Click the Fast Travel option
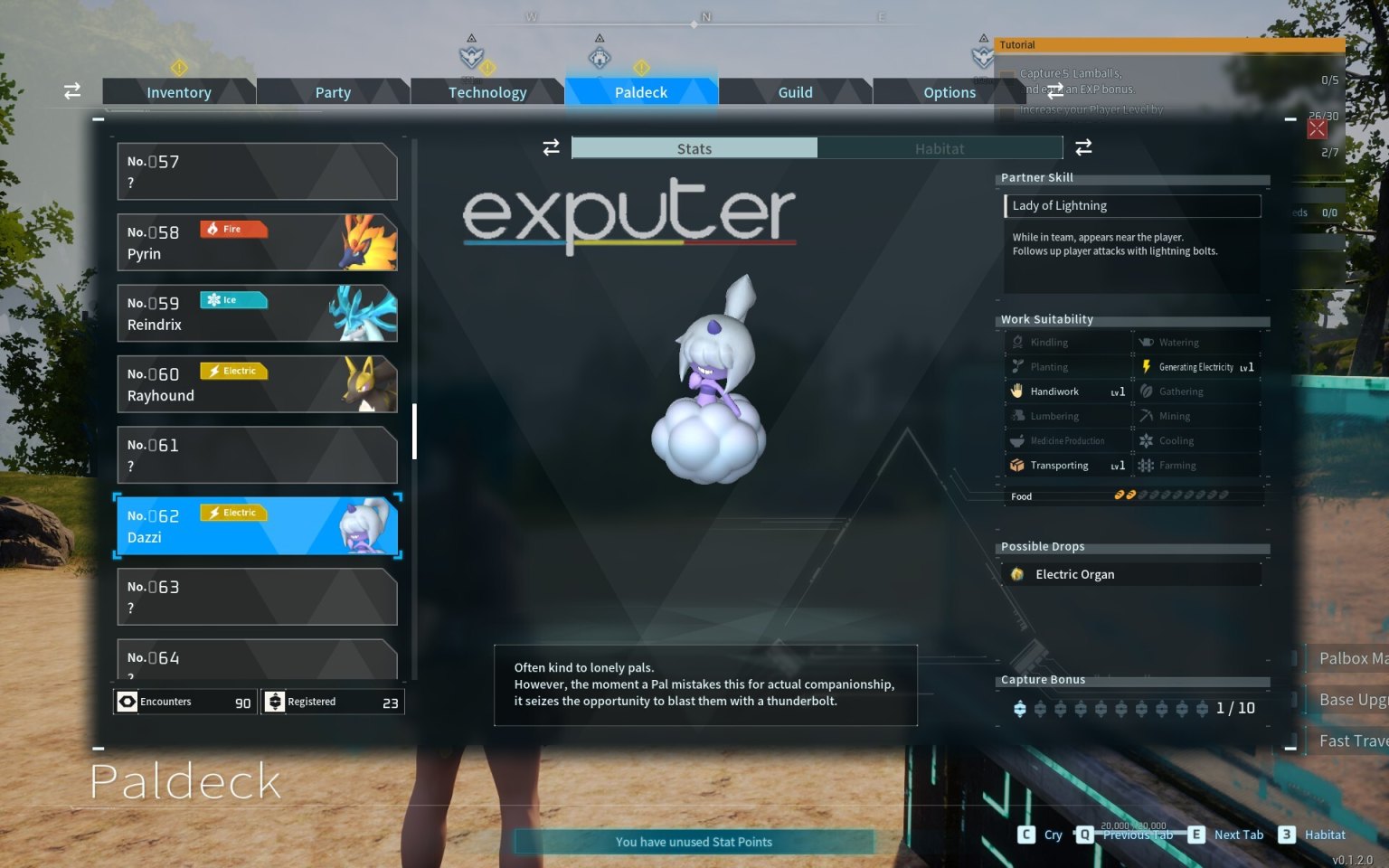1389x868 pixels. (x=1355, y=740)
